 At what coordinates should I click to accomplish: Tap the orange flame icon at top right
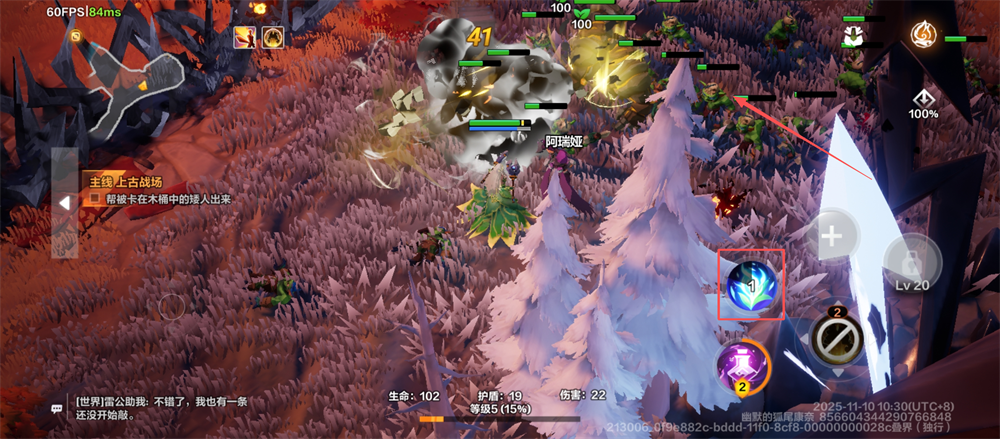pos(922,35)
